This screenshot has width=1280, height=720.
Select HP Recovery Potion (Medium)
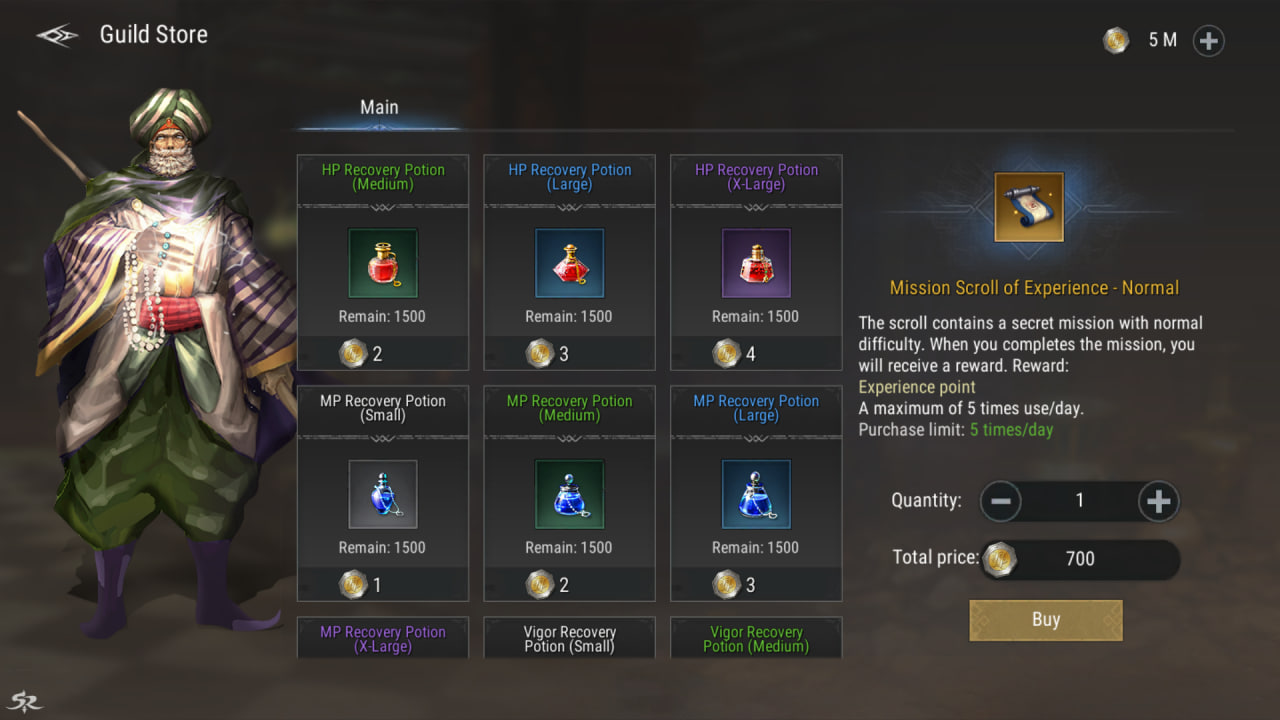(383, 263)
